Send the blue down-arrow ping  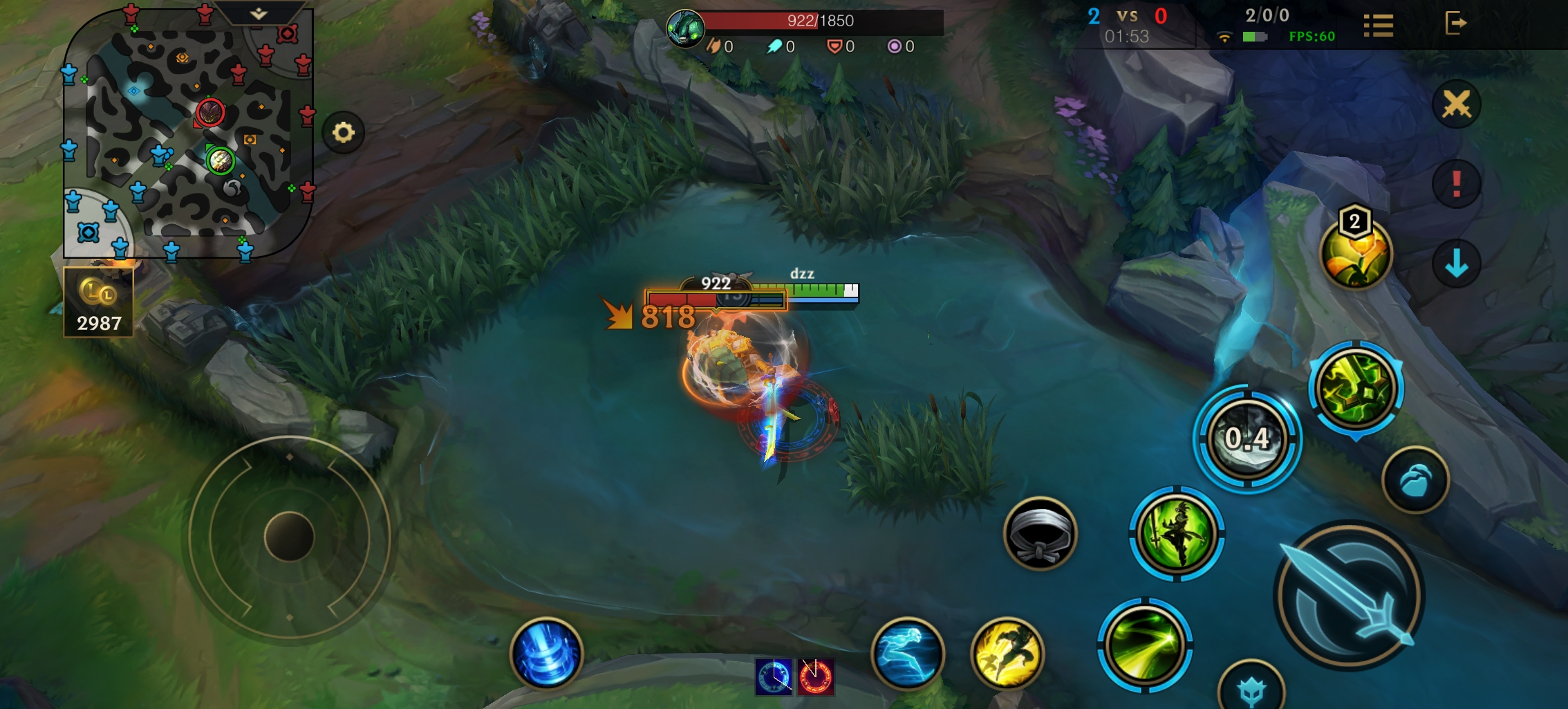tap(1457, 264)
